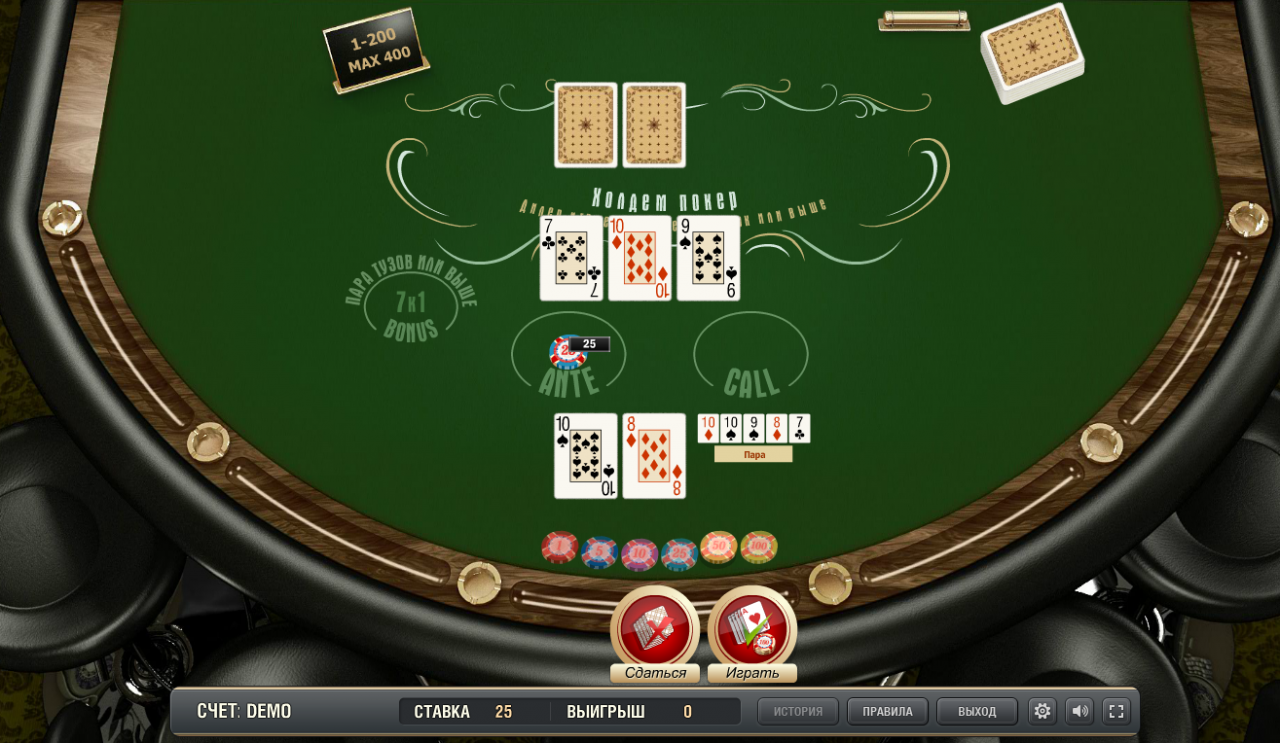Play the hand with the Играть button

point(752,630)
